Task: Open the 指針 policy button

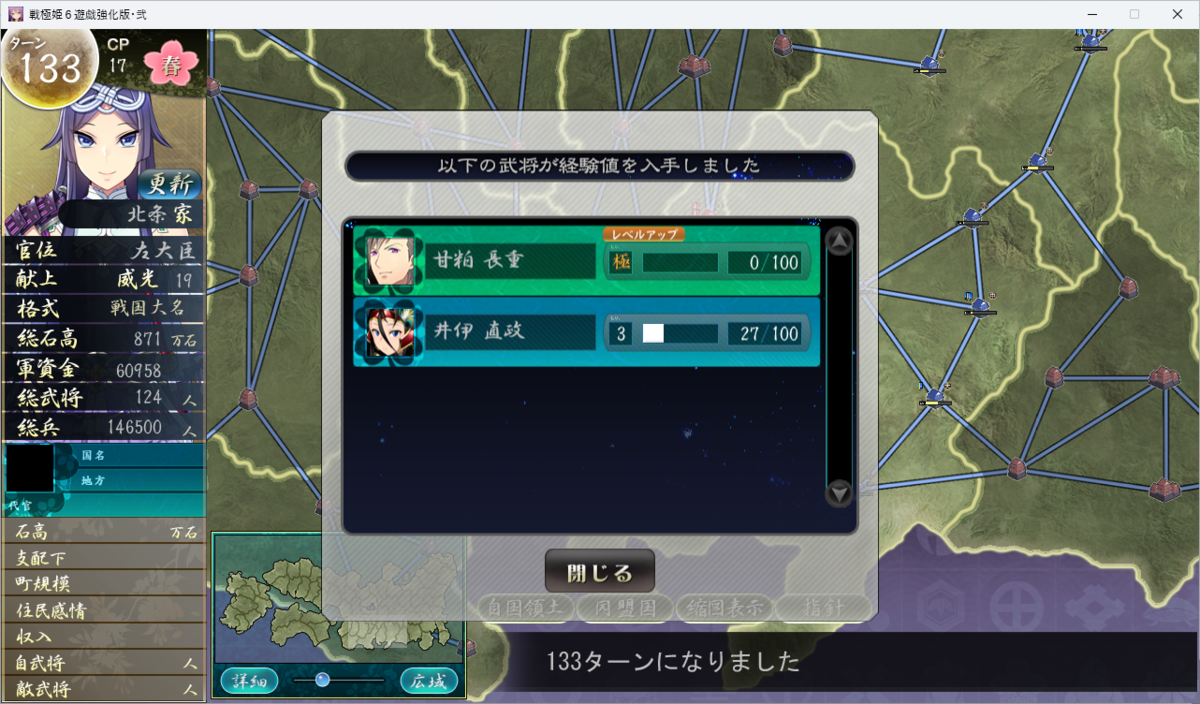Action: pyautogui.click(x=823, y=606)
